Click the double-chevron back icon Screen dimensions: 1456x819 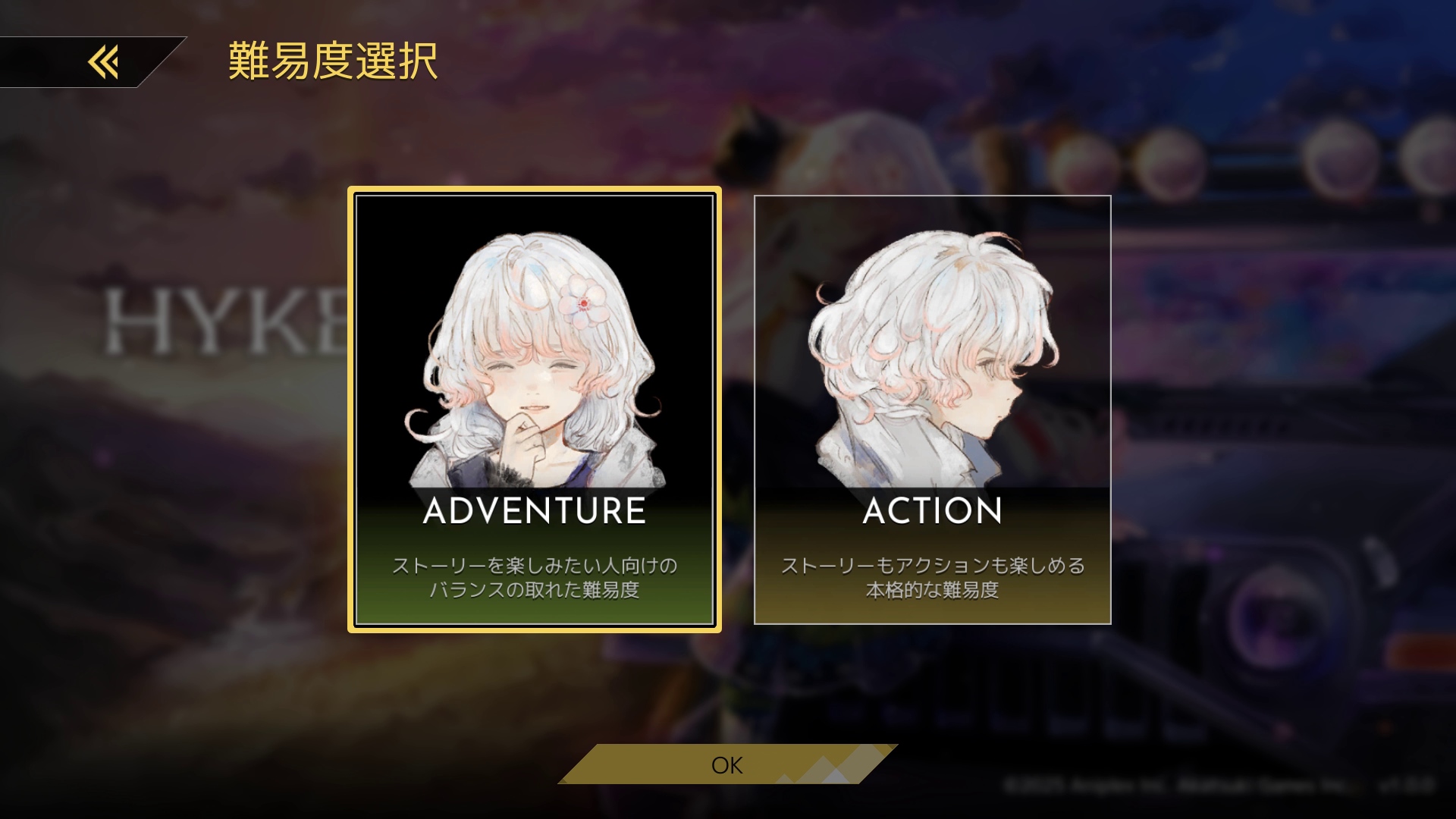coord(104,63)
